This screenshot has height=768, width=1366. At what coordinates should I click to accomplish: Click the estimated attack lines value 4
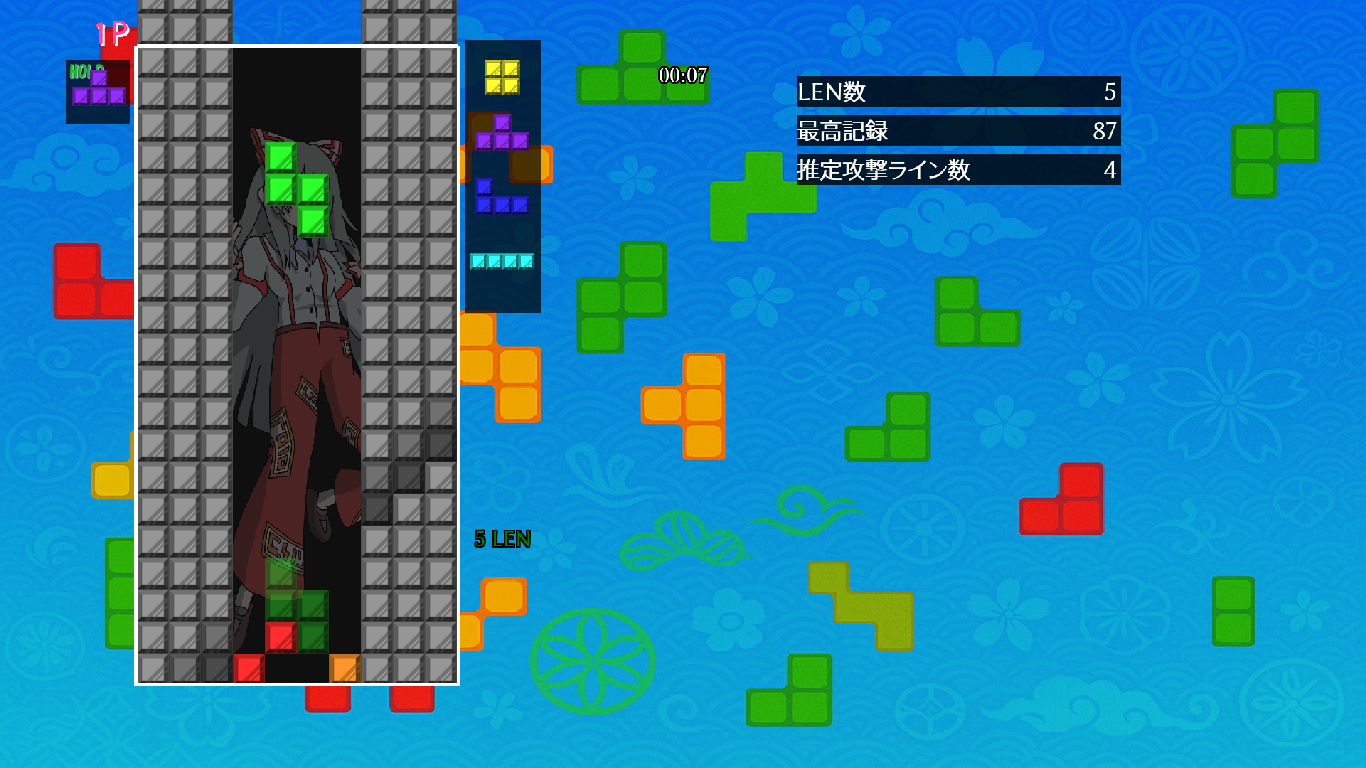point(1110,171)
